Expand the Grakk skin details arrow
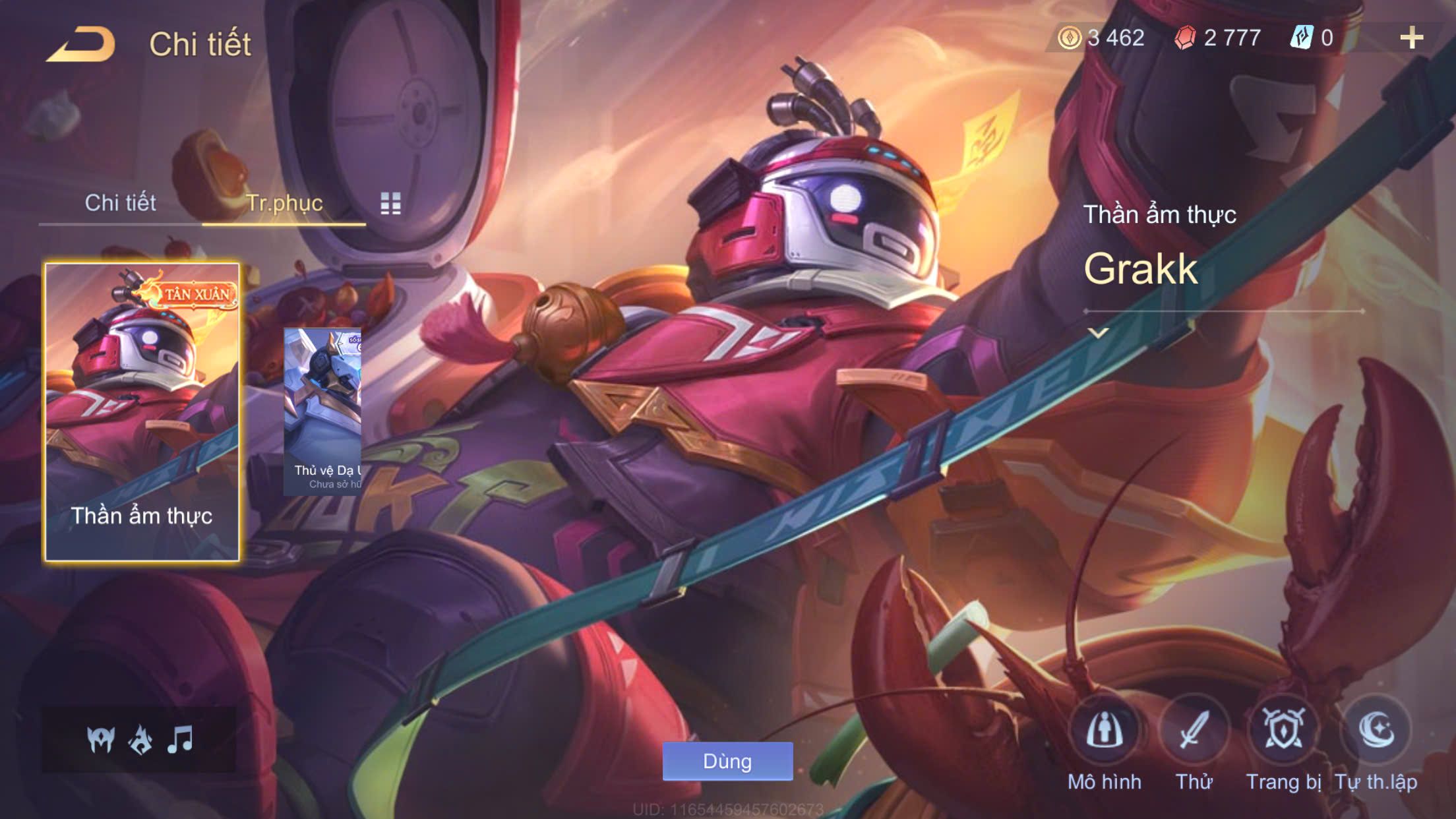This screenshot has height=819, width=1456. coord(1098,333)
